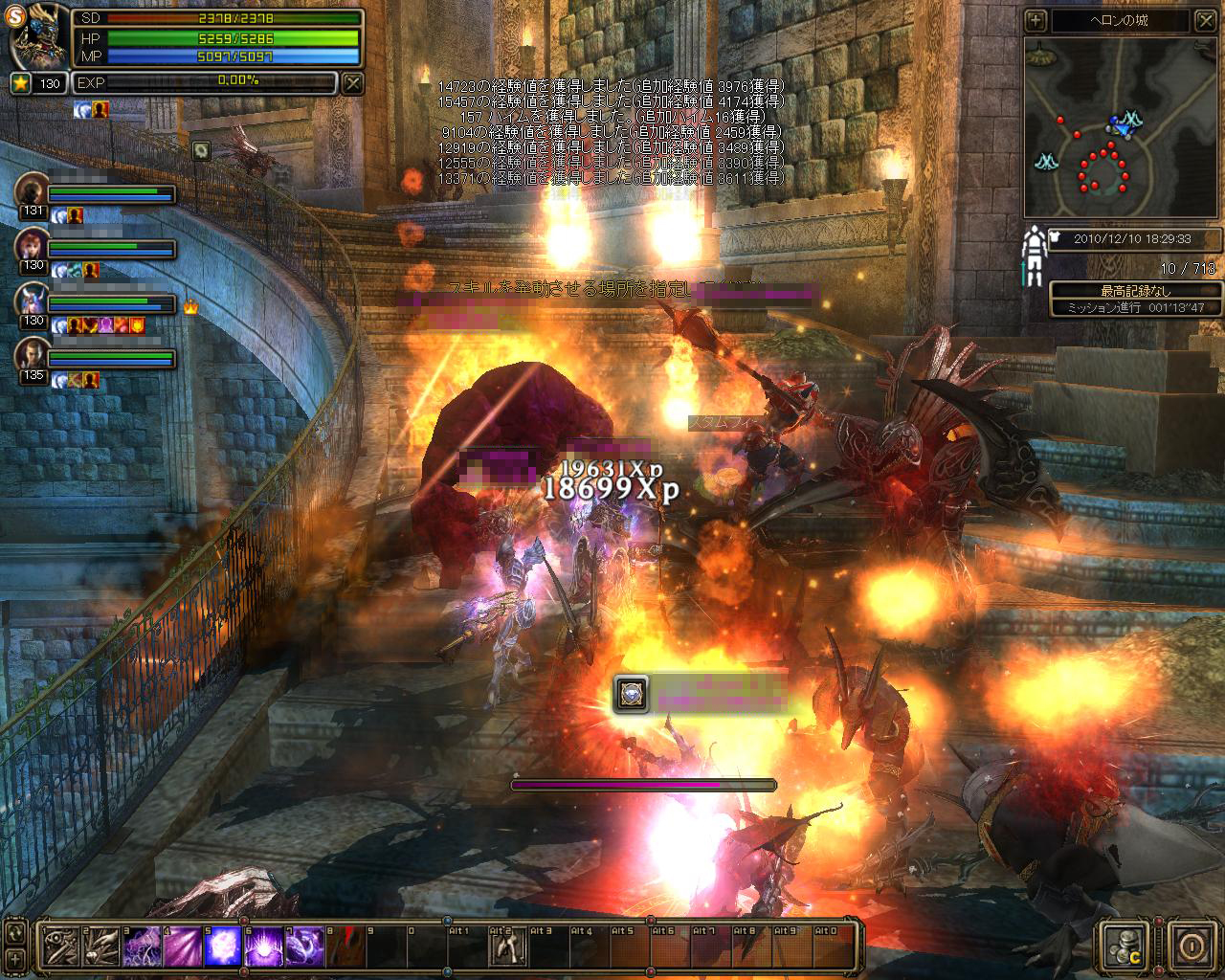Click the orange S badge on portrait
1225x980 pixels.
[x=15, y=16]
